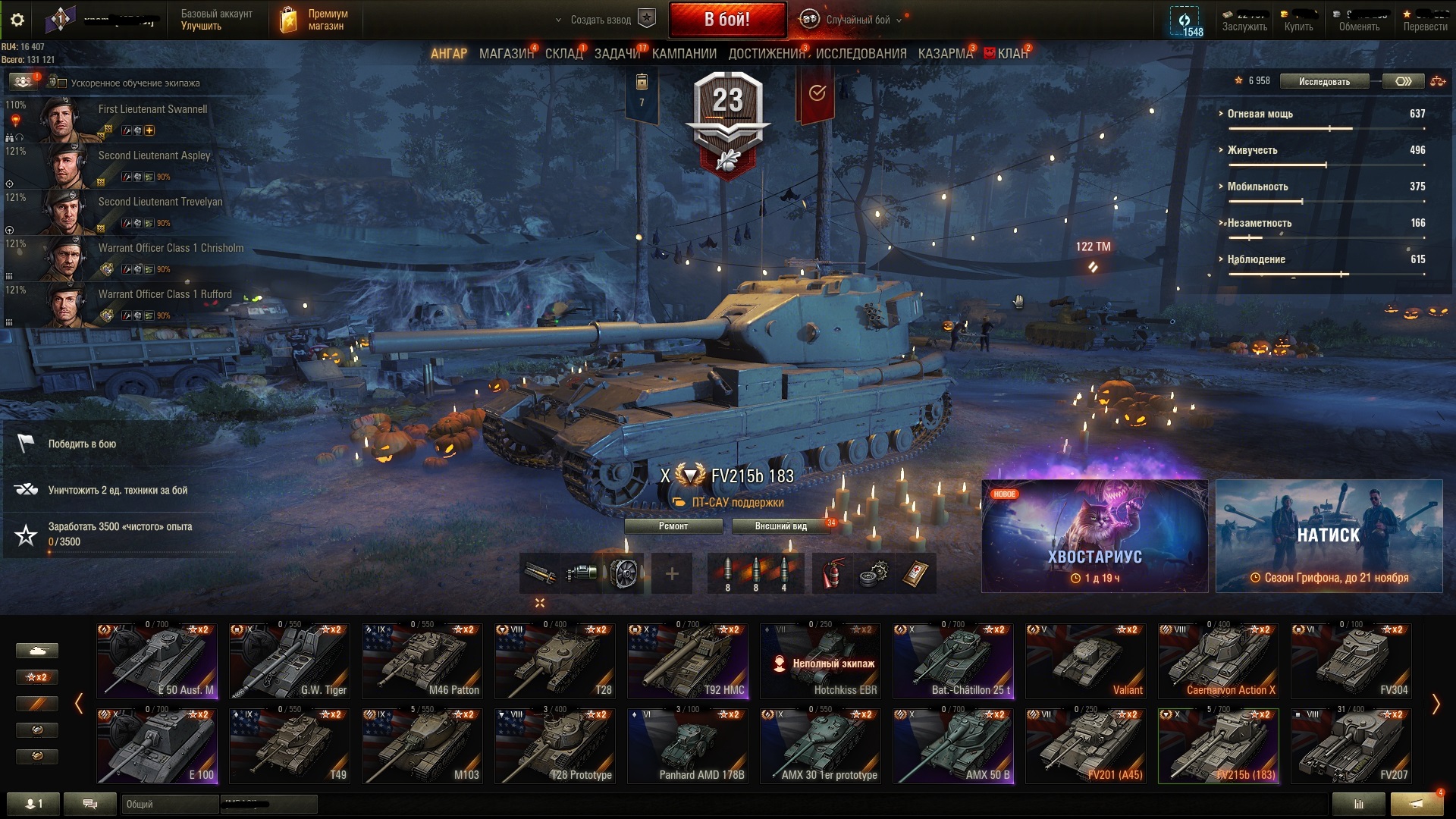Click the Исследовать research button
This screenshot has width=1456, height=819.
point(1324,82)
